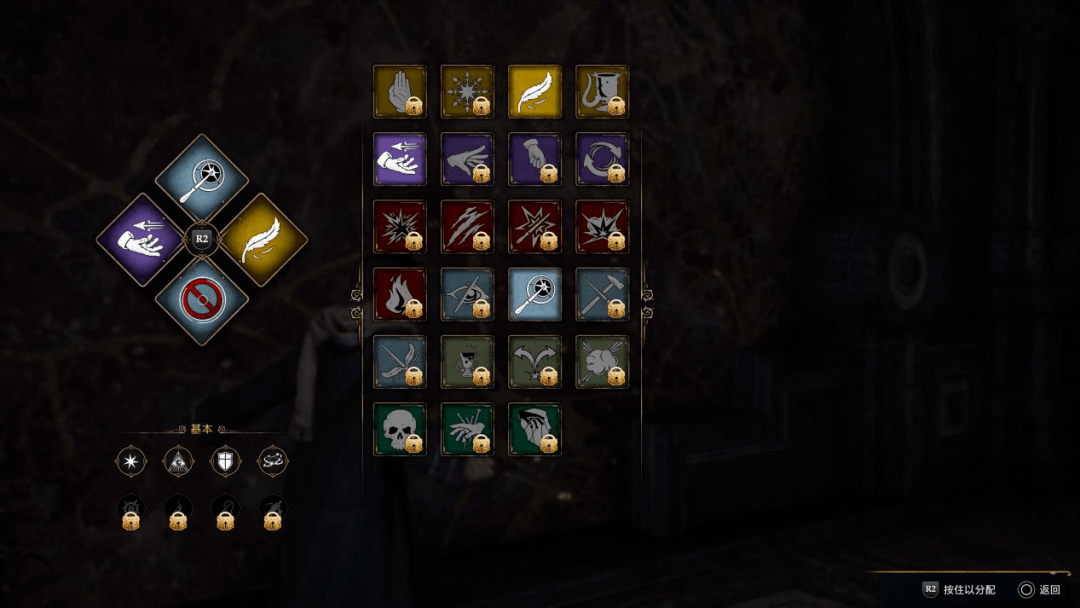
Task: Pick the unlocked Lumos wand spell in the grid
Action: coord(534,294)
